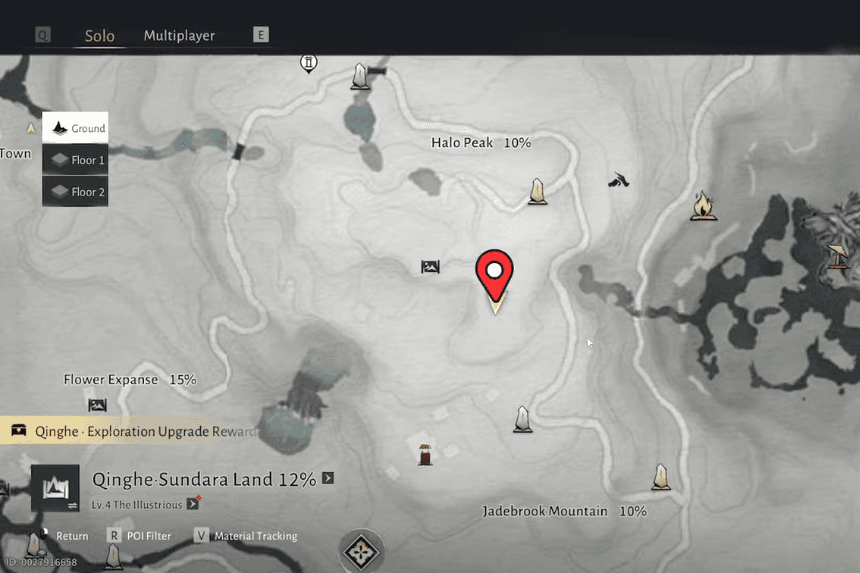Select the Flower Expanse region label
The image size is (860, 573).
coord(129,380)
